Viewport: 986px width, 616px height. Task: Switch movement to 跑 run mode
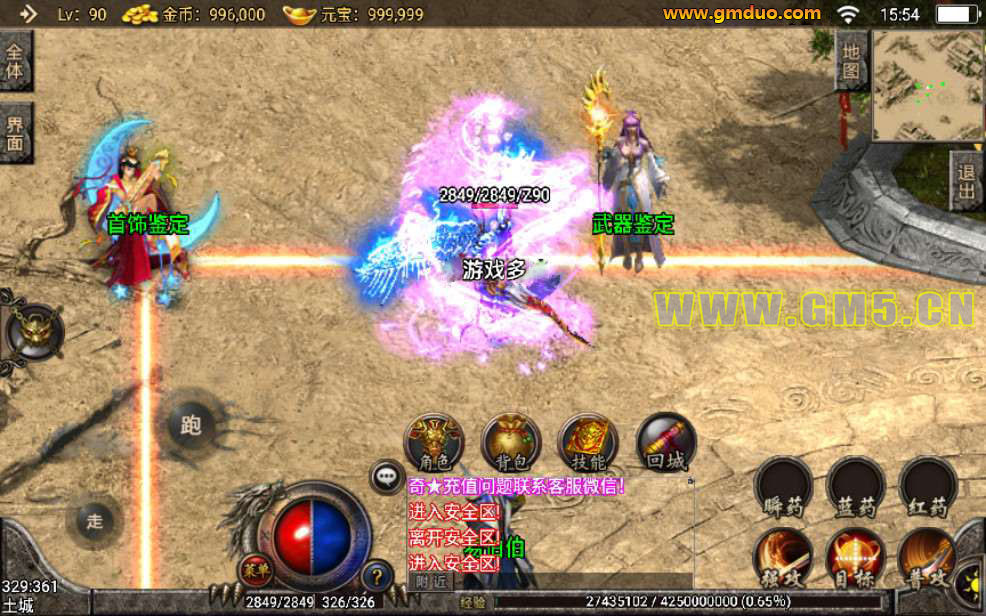191,425
